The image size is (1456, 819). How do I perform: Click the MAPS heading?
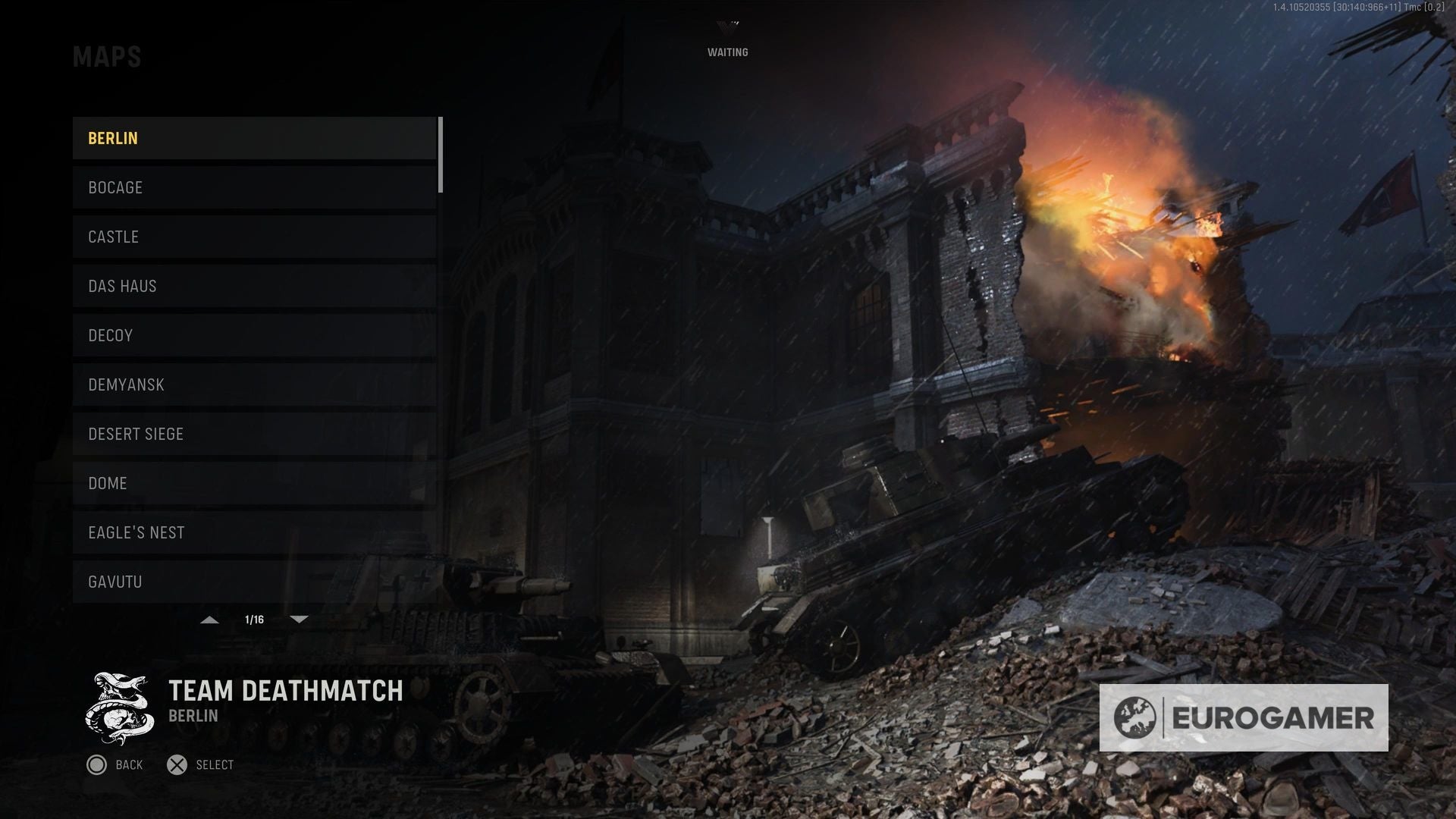(107, 56)
